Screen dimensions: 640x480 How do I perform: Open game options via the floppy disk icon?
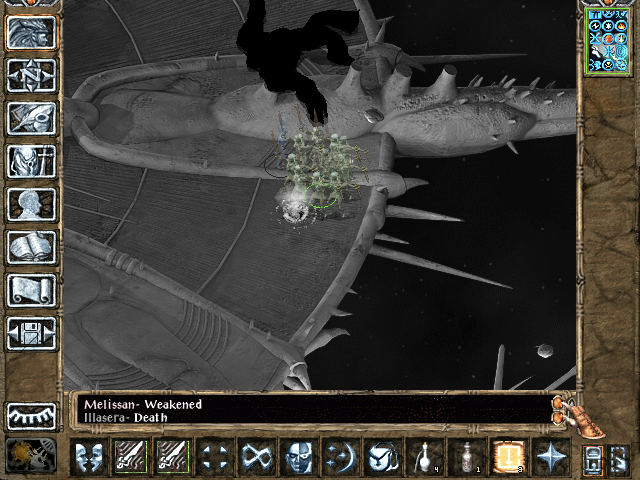pos(31,332)
